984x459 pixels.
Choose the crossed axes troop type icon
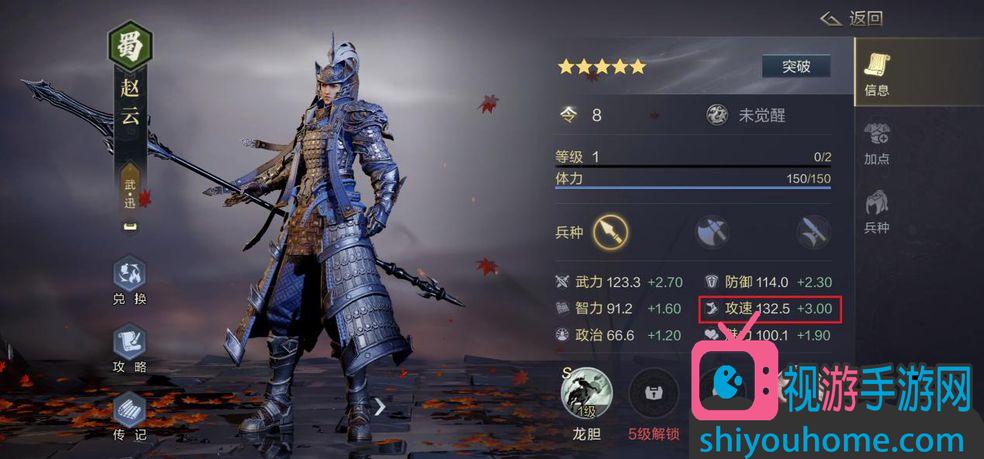[x=712, y=232]
